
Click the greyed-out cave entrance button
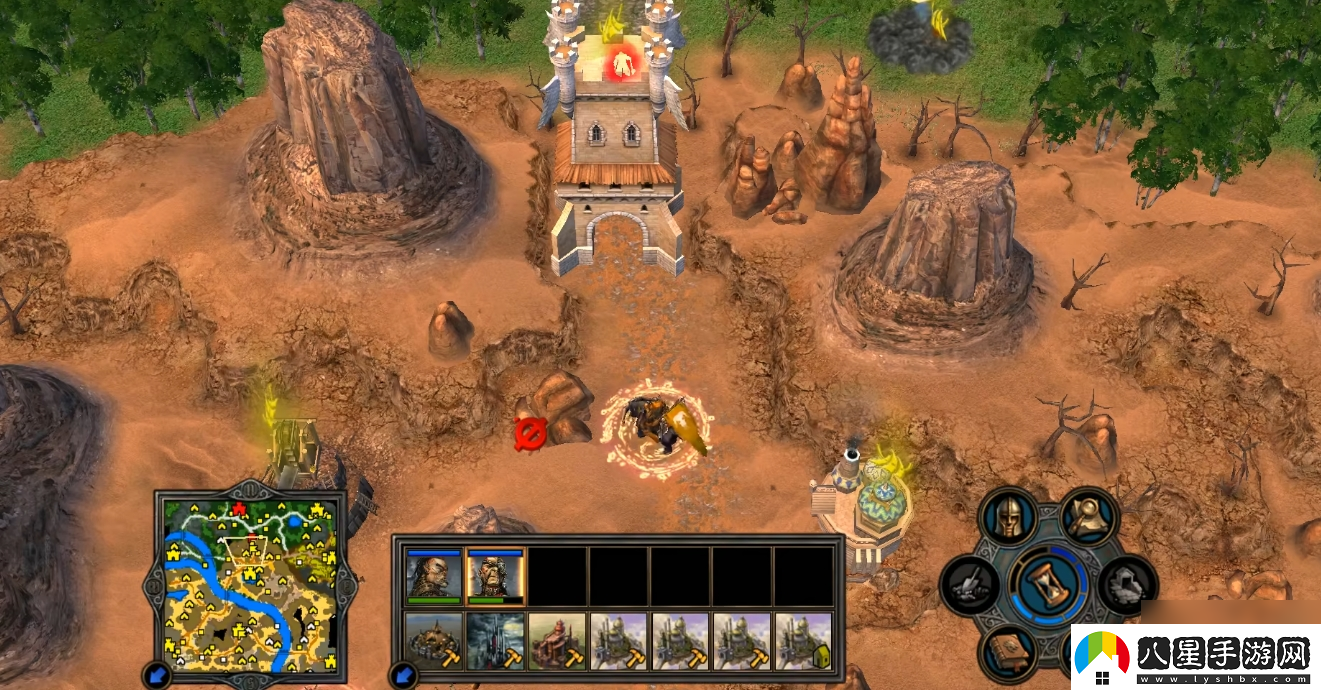(x=1127, y=585)
